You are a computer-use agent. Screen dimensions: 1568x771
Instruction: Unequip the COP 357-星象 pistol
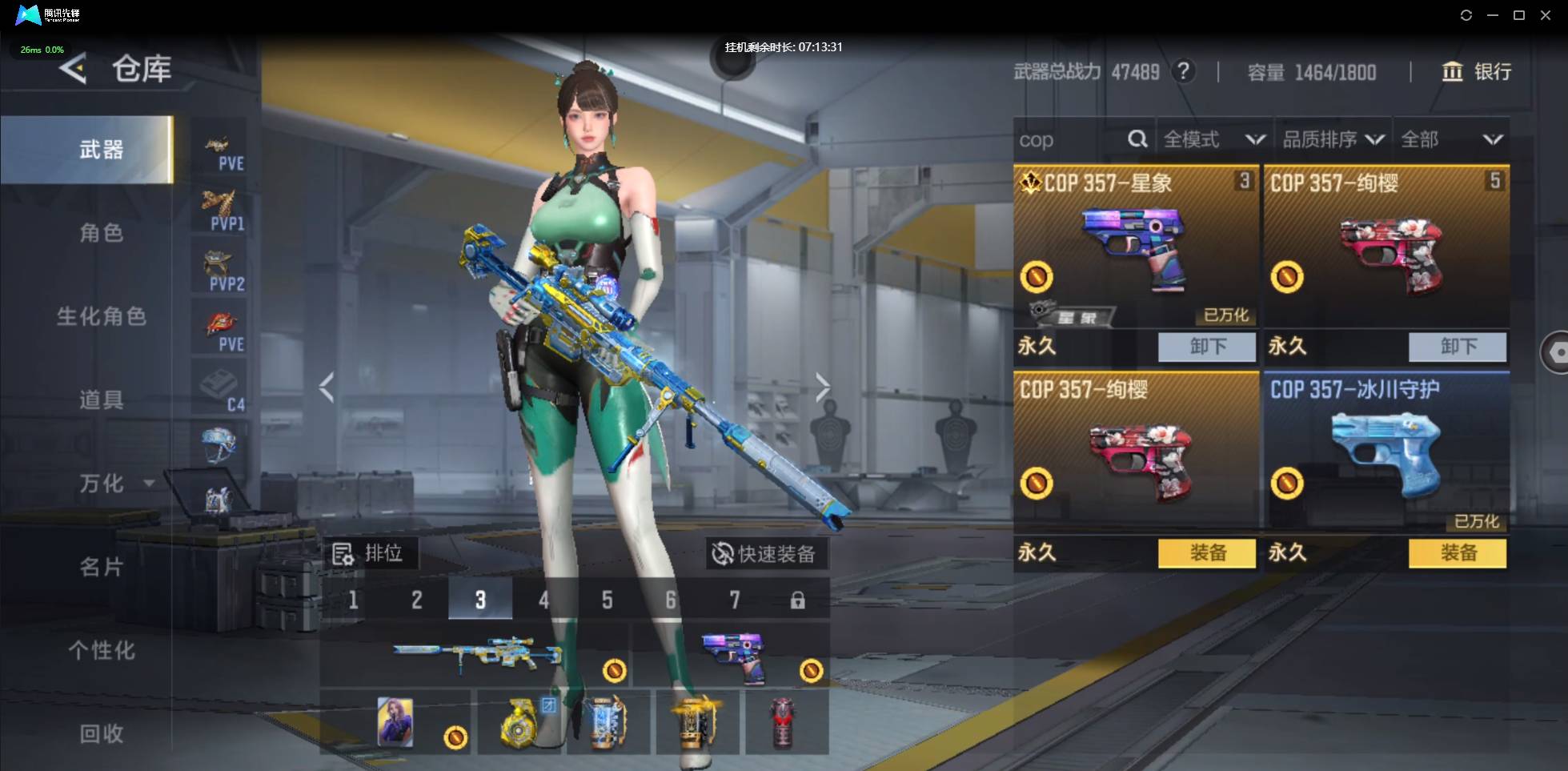coord(1206,347)
